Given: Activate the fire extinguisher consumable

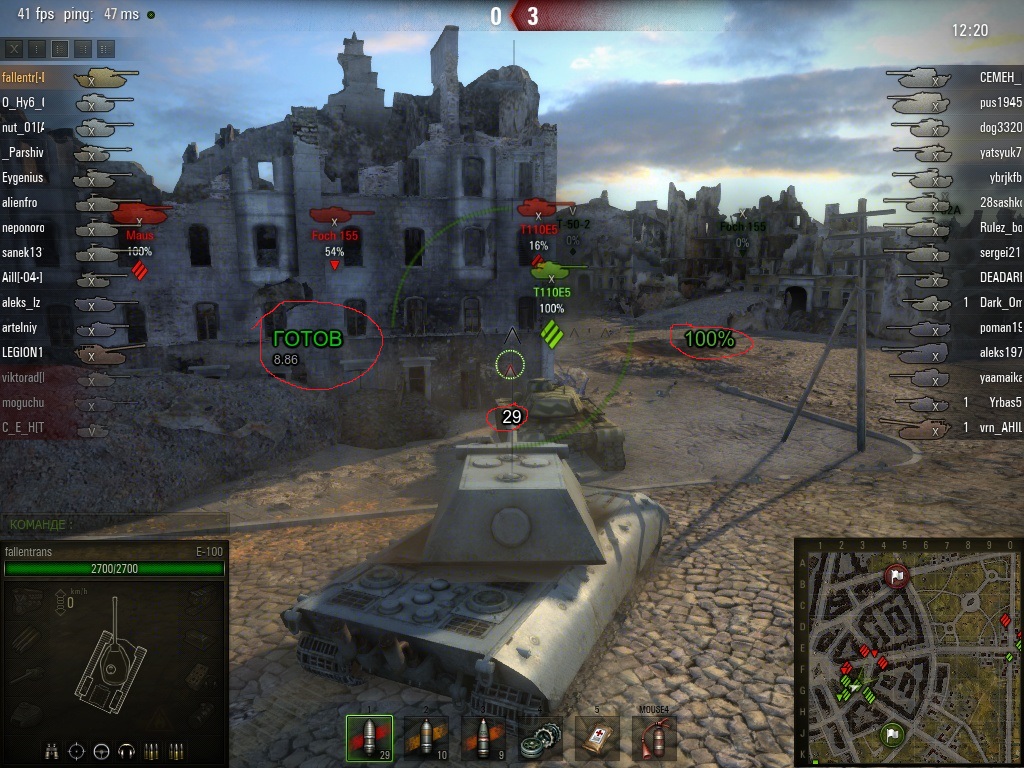Looking at the screenshot, I should tap(654, 740).
